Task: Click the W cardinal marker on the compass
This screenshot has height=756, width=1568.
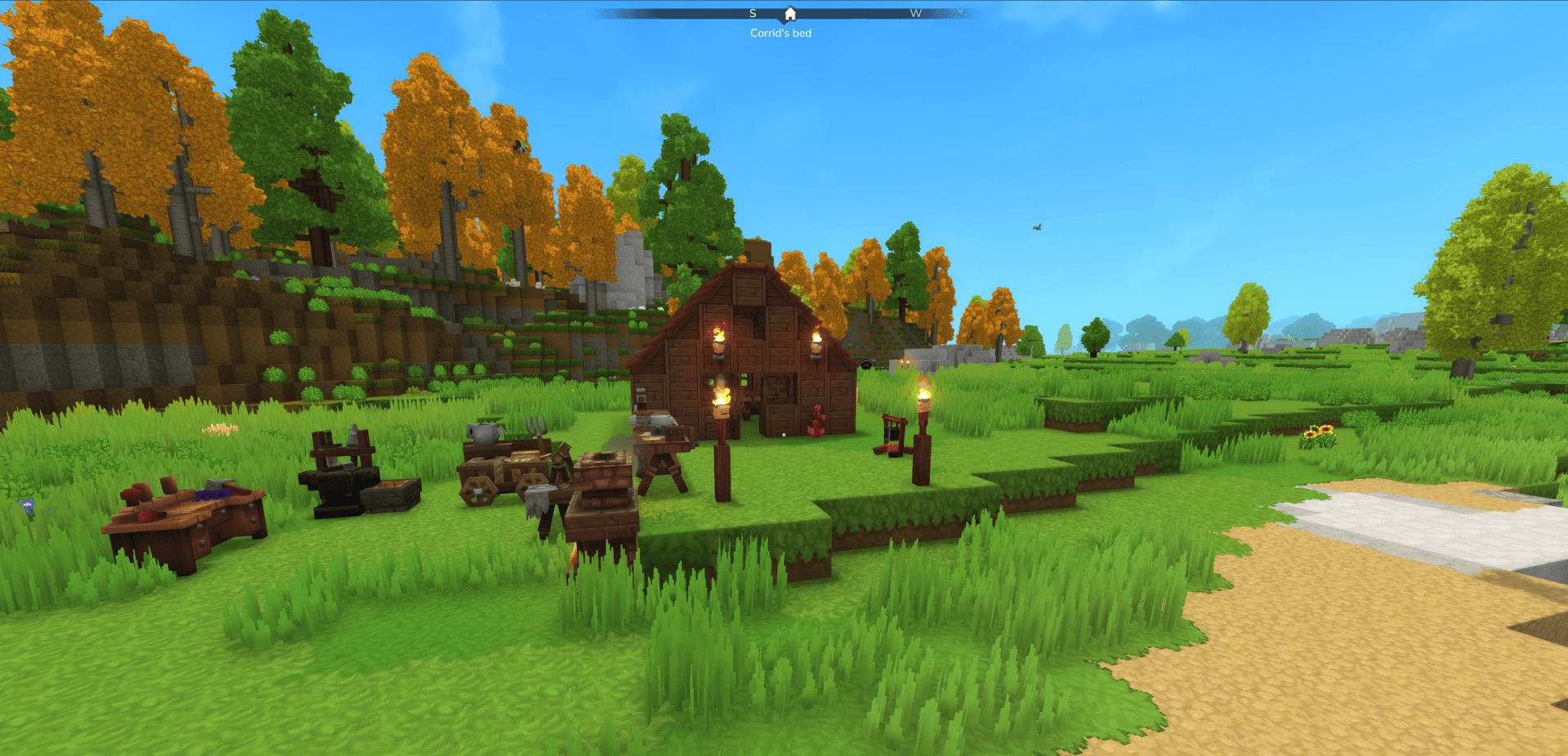Action: click(x=917, y=13)
